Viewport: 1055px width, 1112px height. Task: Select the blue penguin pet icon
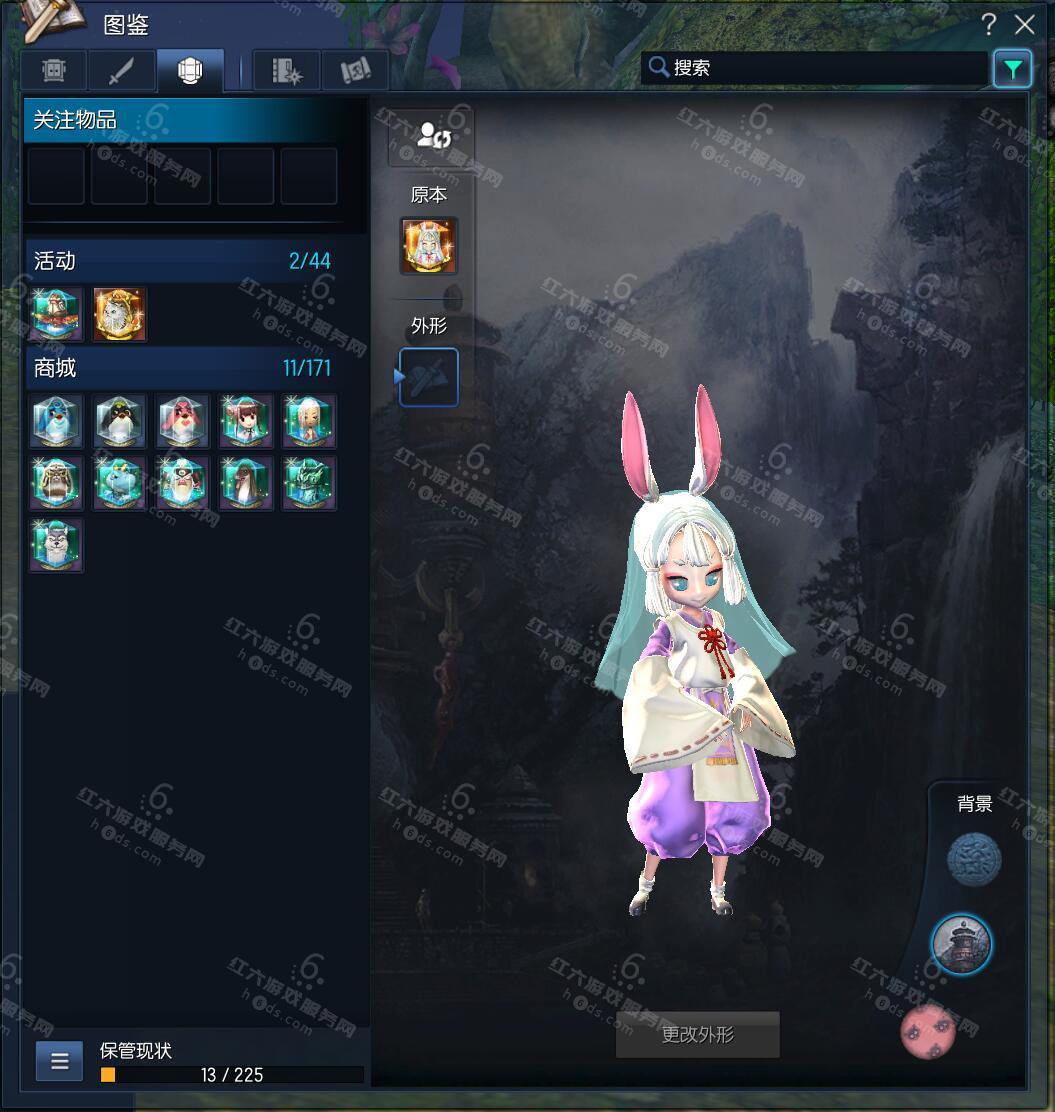click(x=57, y=421)
